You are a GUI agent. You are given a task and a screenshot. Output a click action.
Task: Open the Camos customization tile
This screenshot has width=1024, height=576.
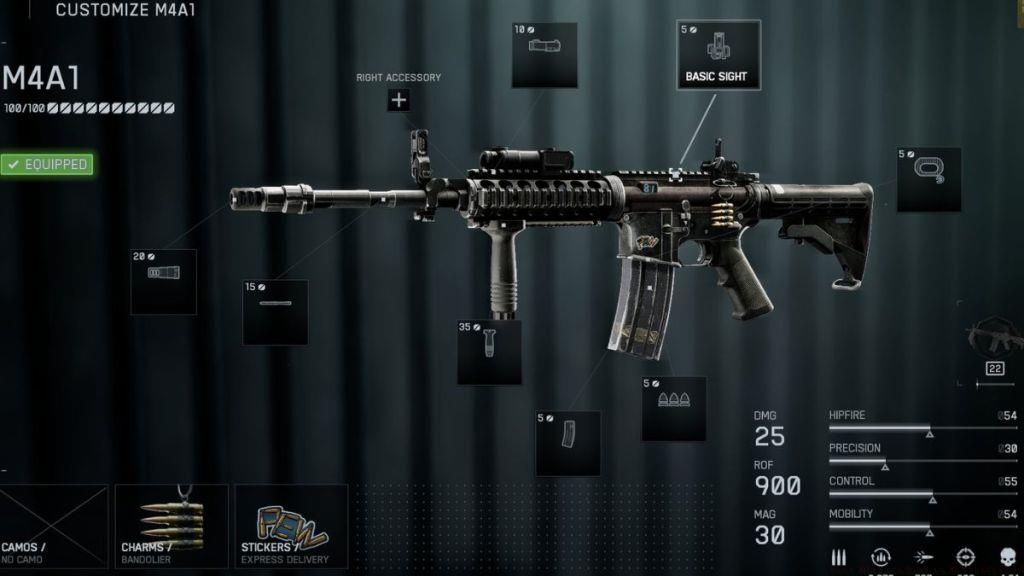(54, 526)
